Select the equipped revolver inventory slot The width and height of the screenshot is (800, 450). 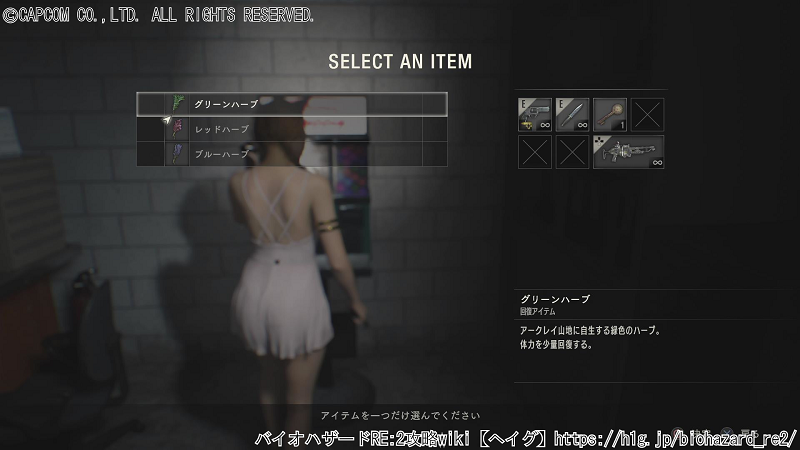click(x=535, y=115)
